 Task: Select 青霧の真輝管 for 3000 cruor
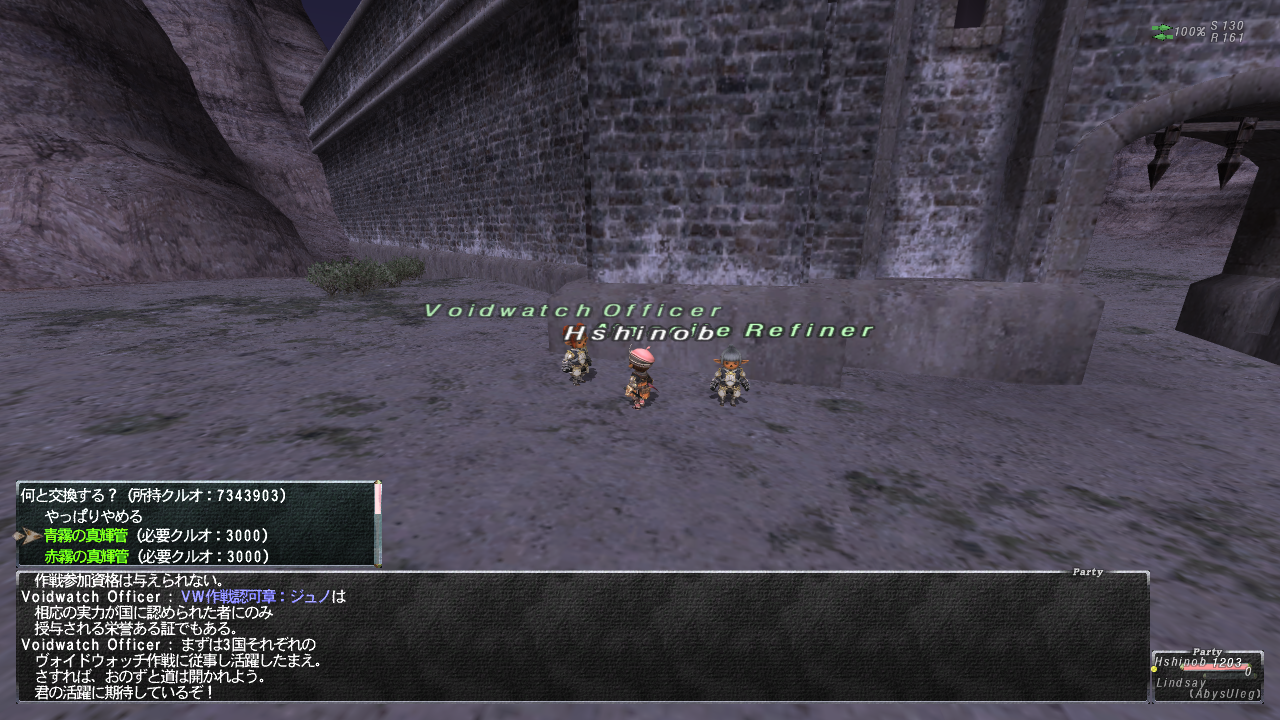click(156, 536)
